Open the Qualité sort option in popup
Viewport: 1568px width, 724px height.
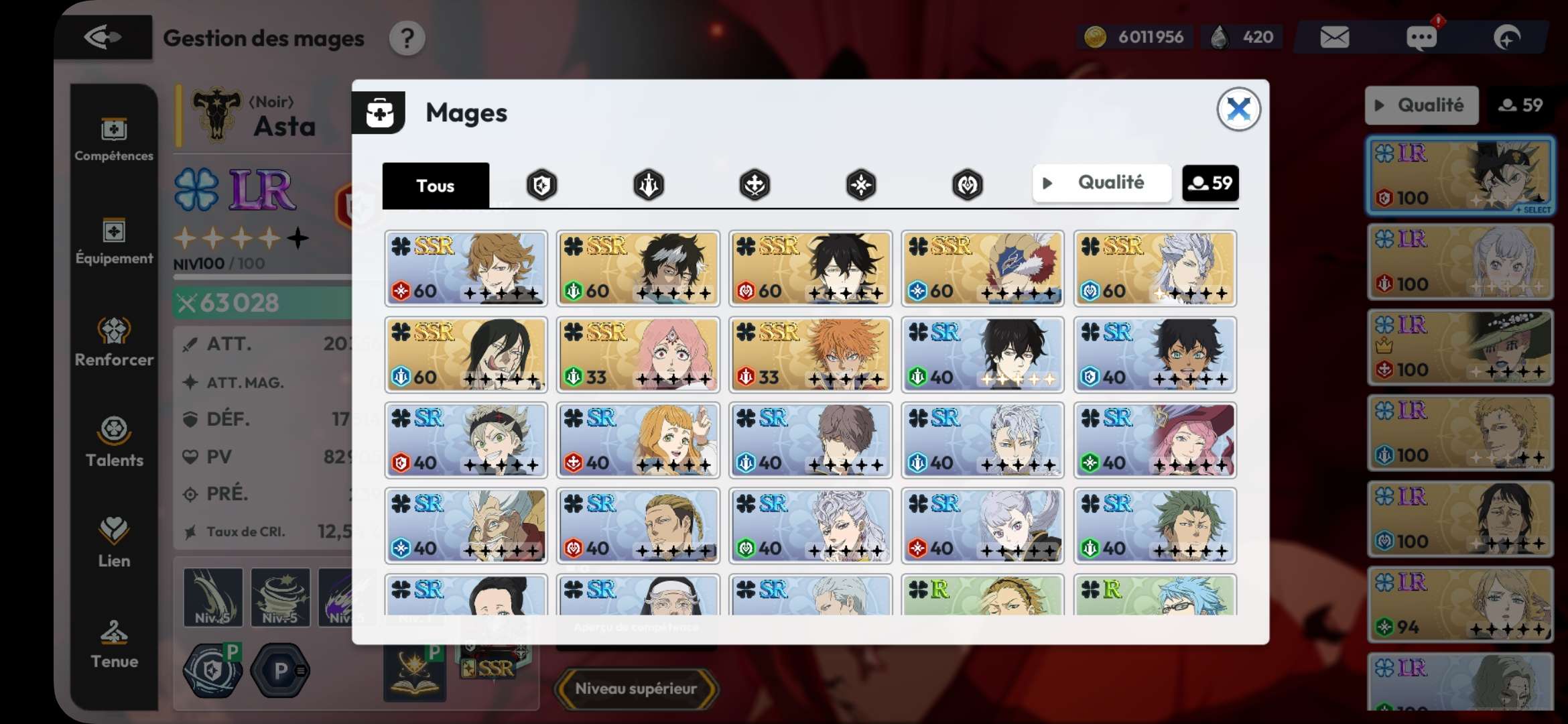(1102, 183)
